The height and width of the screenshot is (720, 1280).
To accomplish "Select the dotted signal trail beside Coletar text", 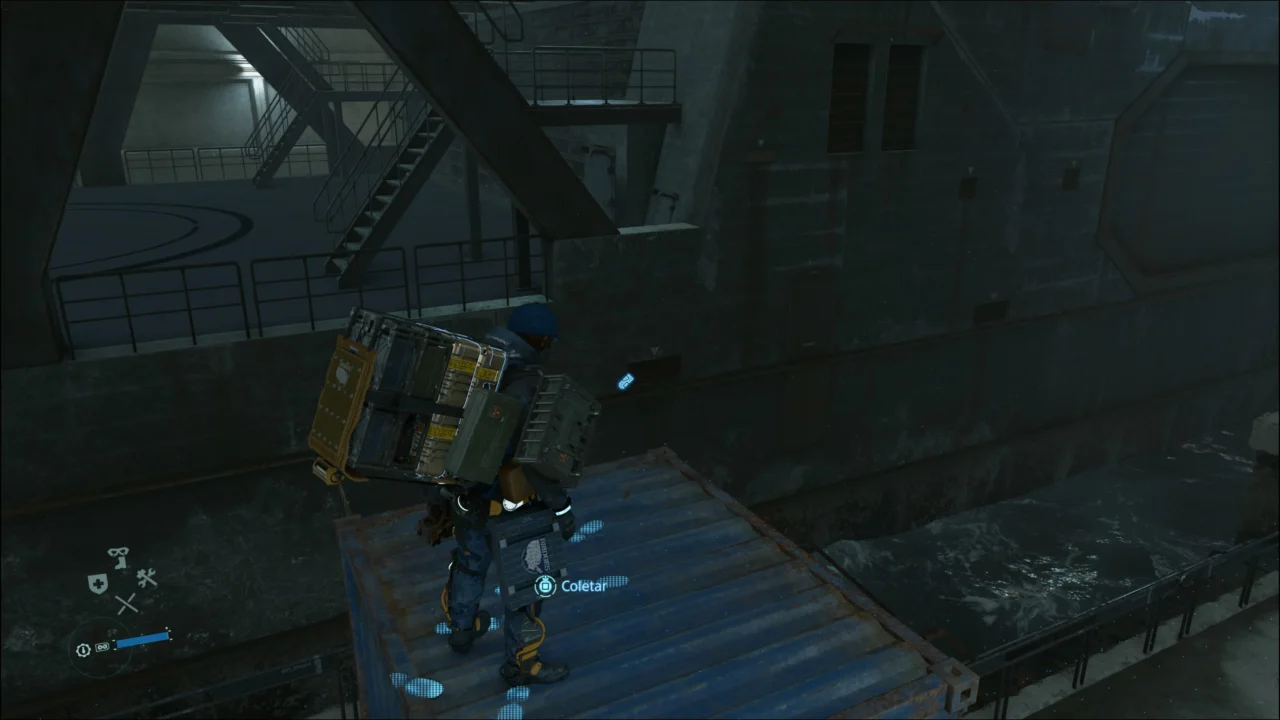I will pyautogui.click(x=616, y=581).
